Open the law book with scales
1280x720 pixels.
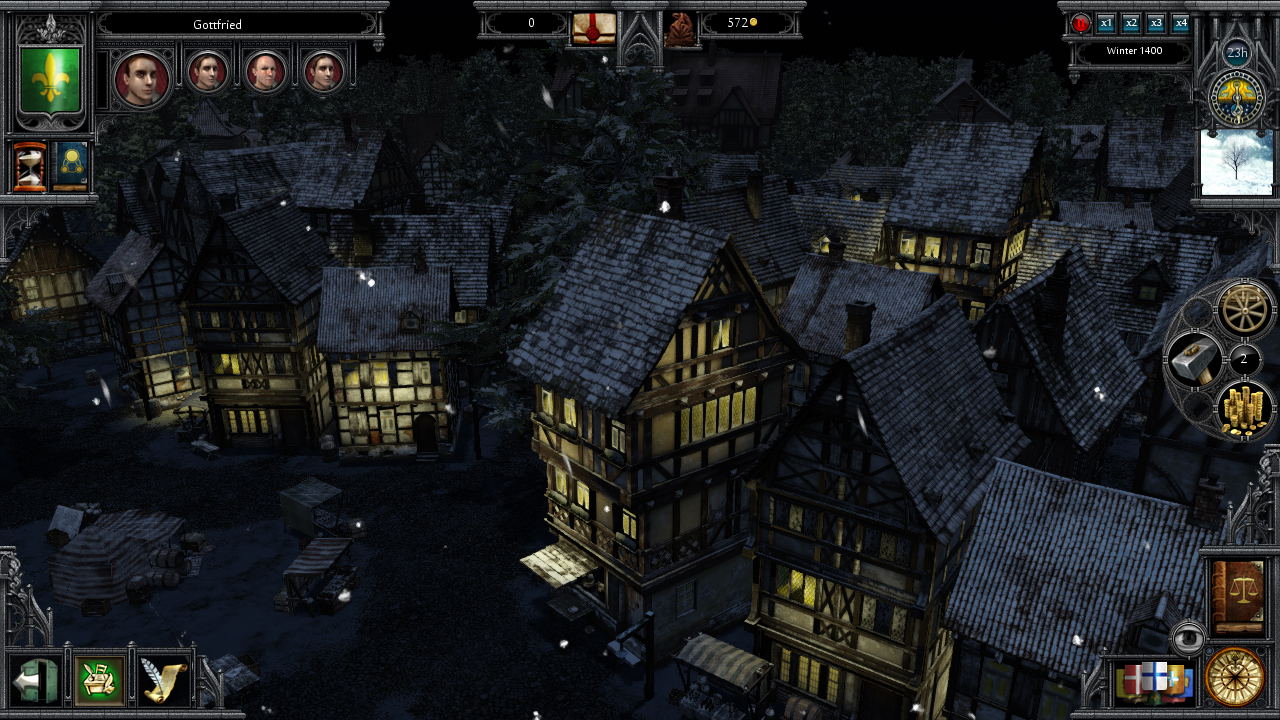[1237, 596]
